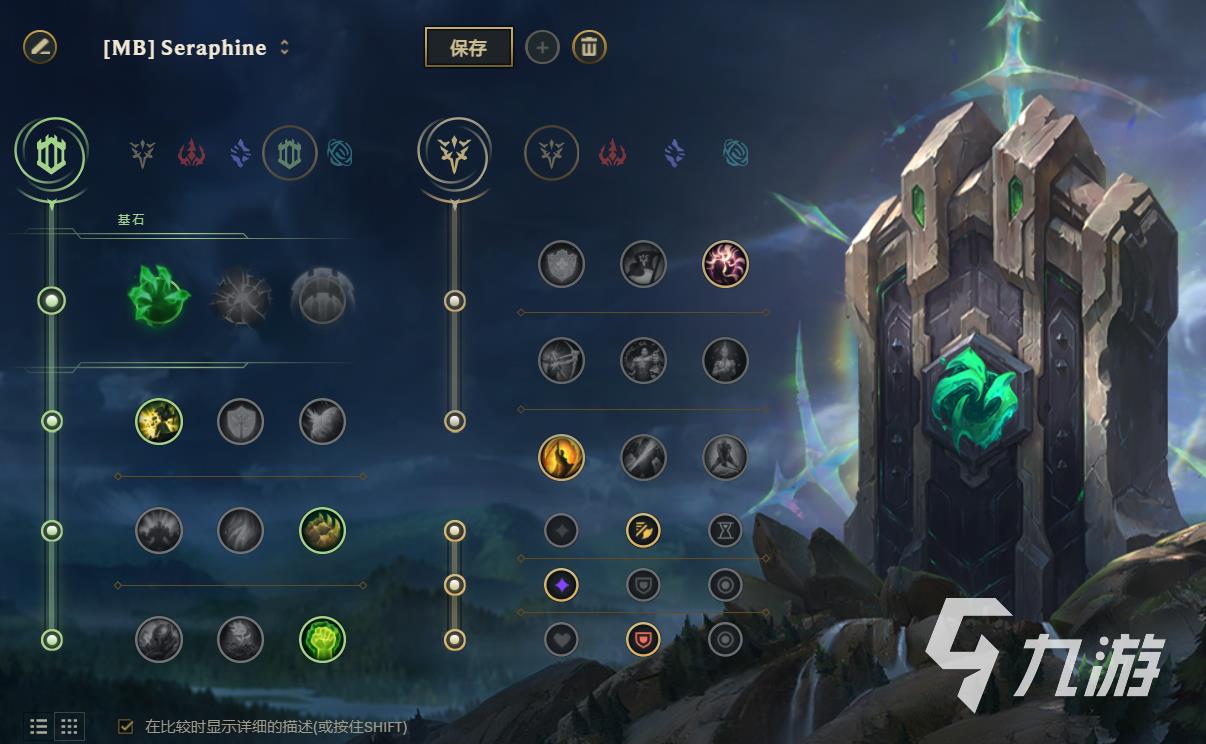The height and width of the screenshot is (744, 1206).
Task: Select the green Grasp of the Undying keystone
Action: coord(159,297)
